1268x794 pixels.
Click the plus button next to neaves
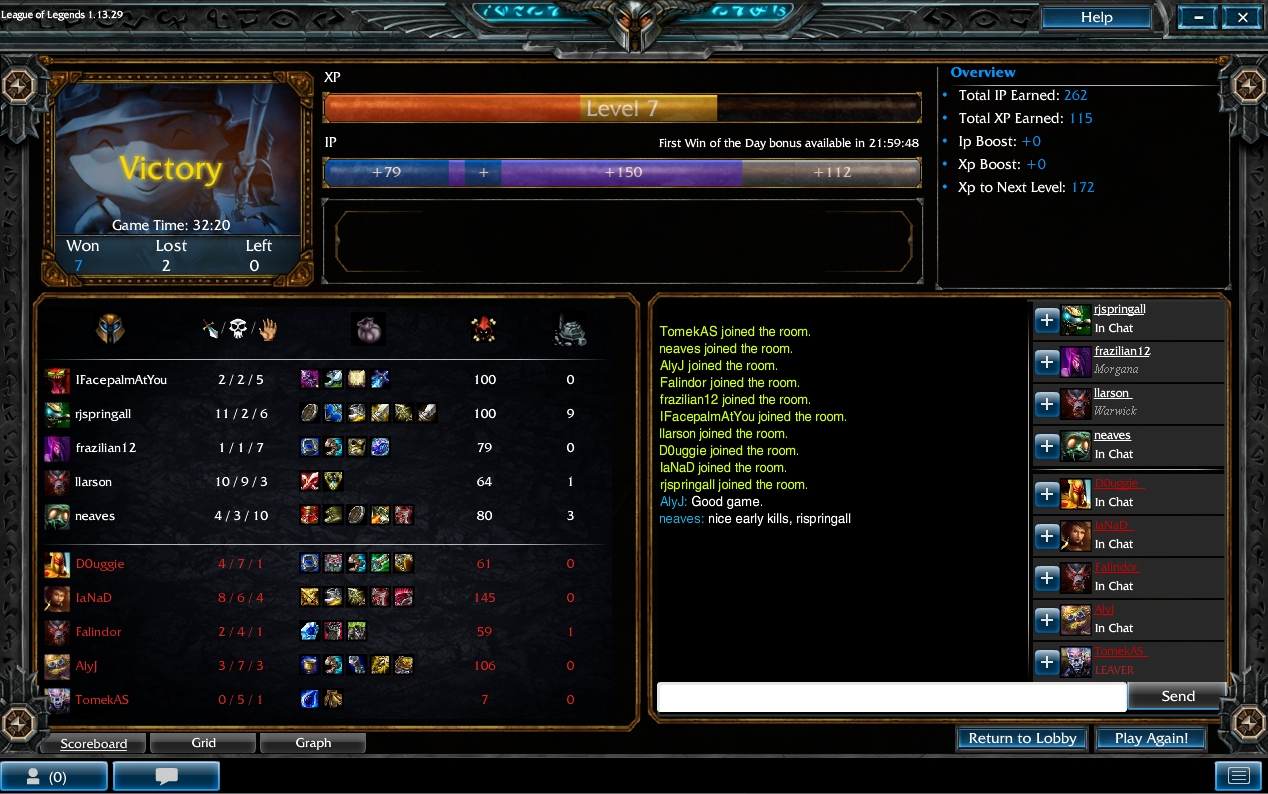coord(1046,446)
